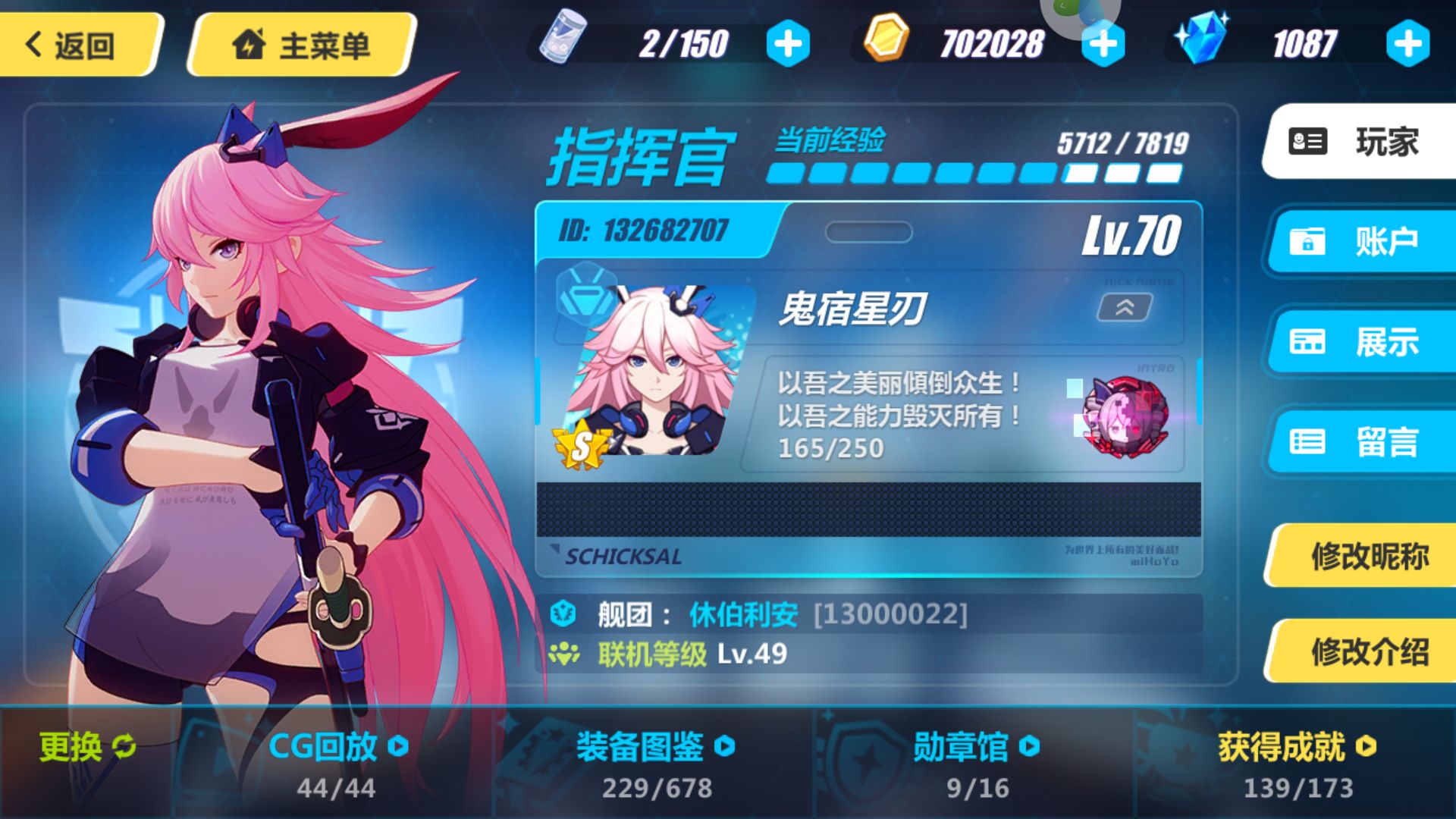Click the 休伯利安 armada name link
This screenshot has width=1456, height=819.
[743, 614]
